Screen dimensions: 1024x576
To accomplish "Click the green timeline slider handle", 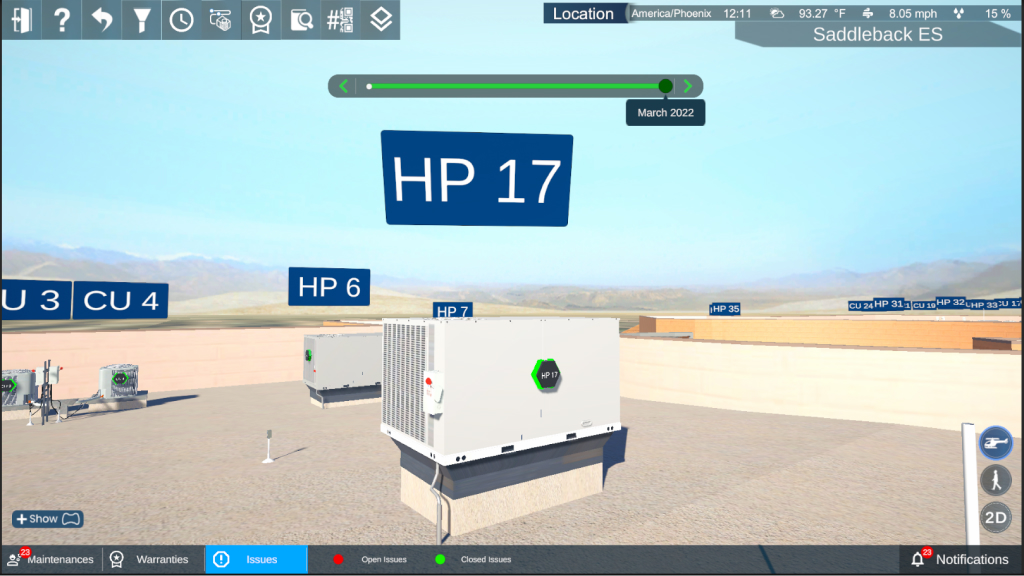I will coord(666,86).
